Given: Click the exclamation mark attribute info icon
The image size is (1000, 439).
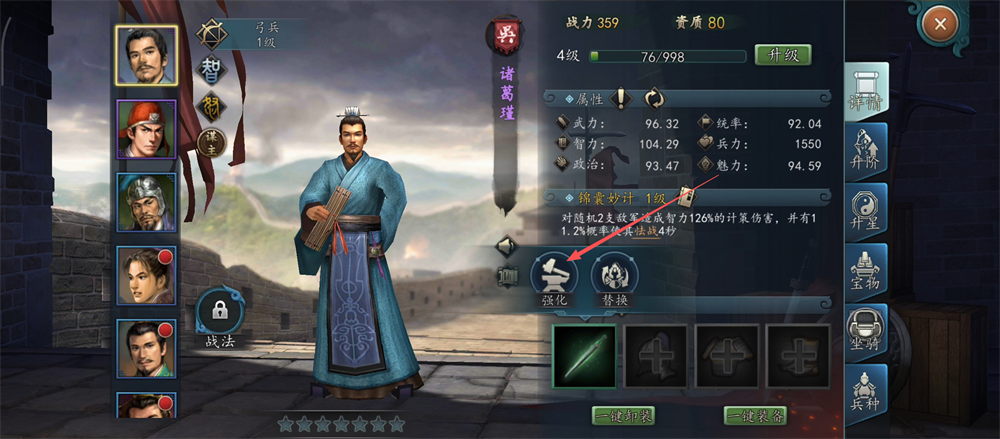Looking at the screenshot, I should point(622,98).
